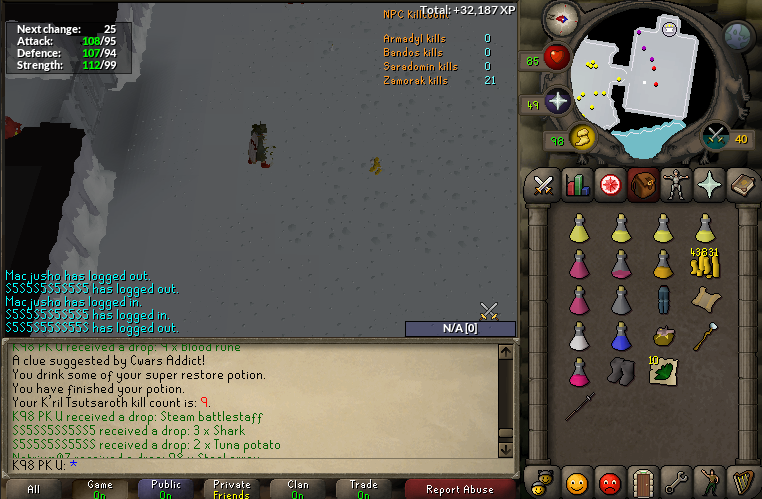Image resolution: width=762 pixels, height=499 pixels.
Task: Switch to the Skills stats tab
Action: click(x=575, y=184)
